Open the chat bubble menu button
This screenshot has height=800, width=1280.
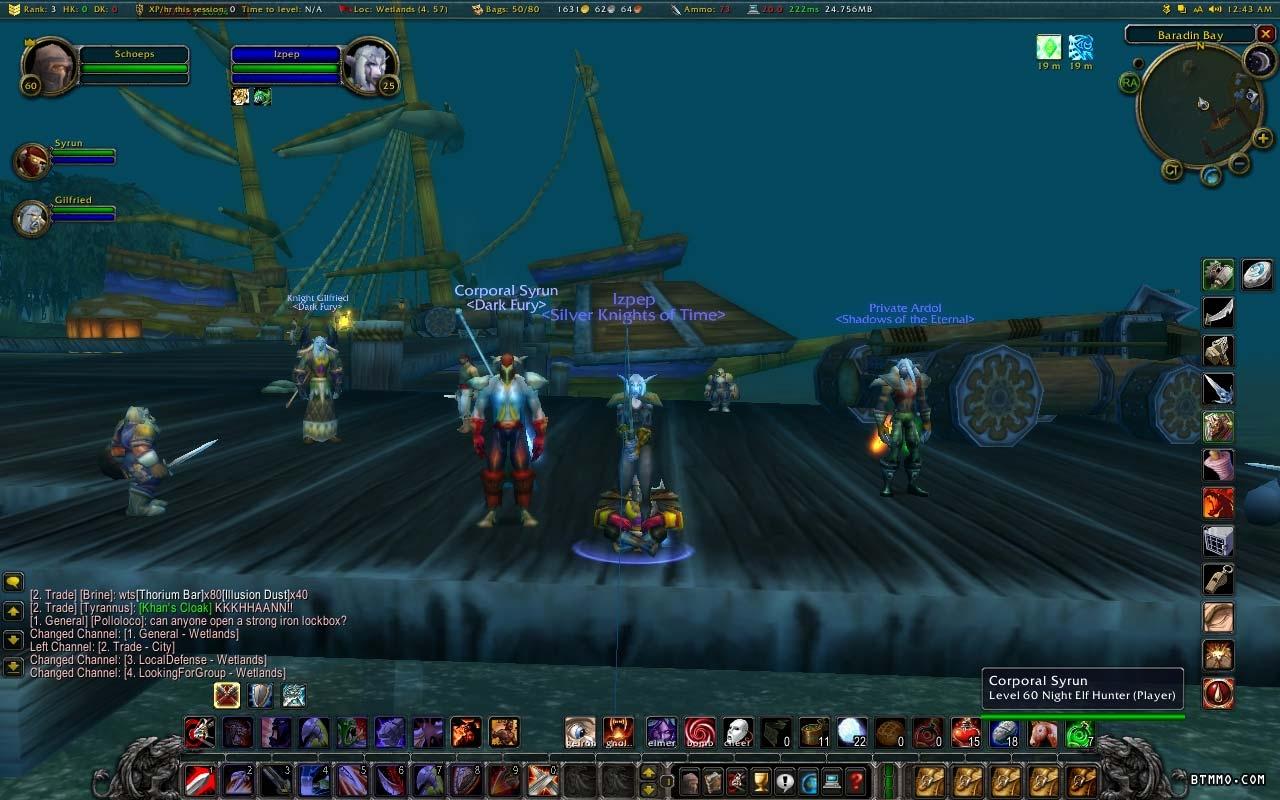pos(13,582)
